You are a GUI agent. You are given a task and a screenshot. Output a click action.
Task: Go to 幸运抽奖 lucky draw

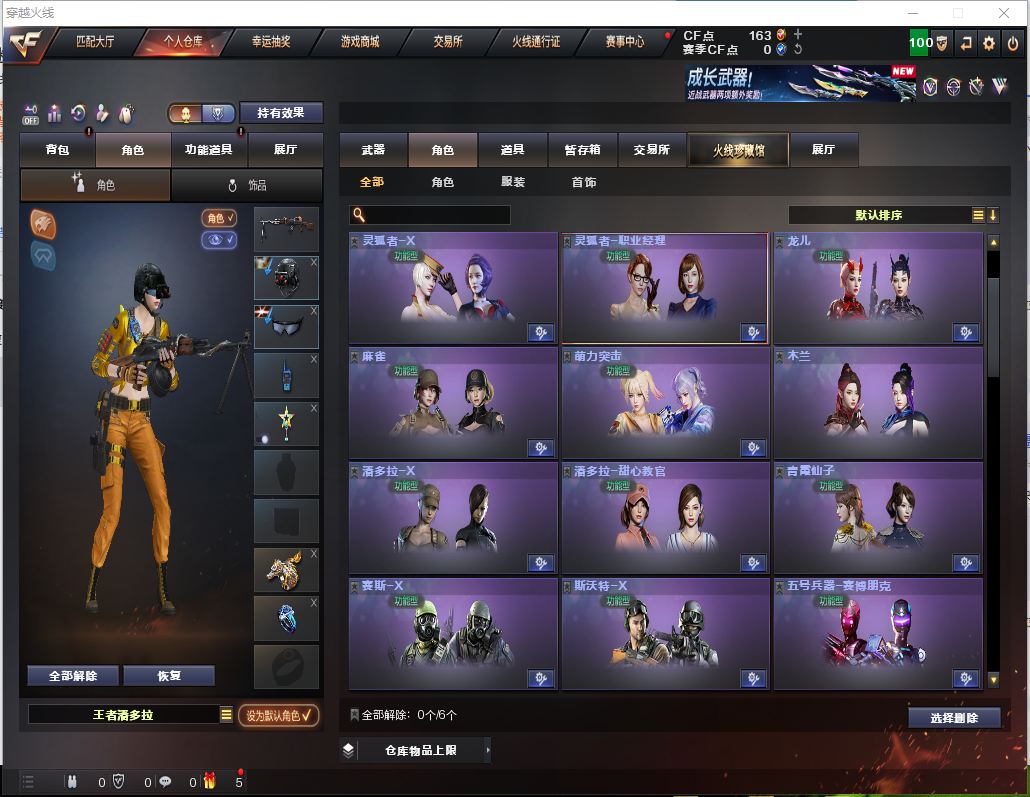coord(270,42)
